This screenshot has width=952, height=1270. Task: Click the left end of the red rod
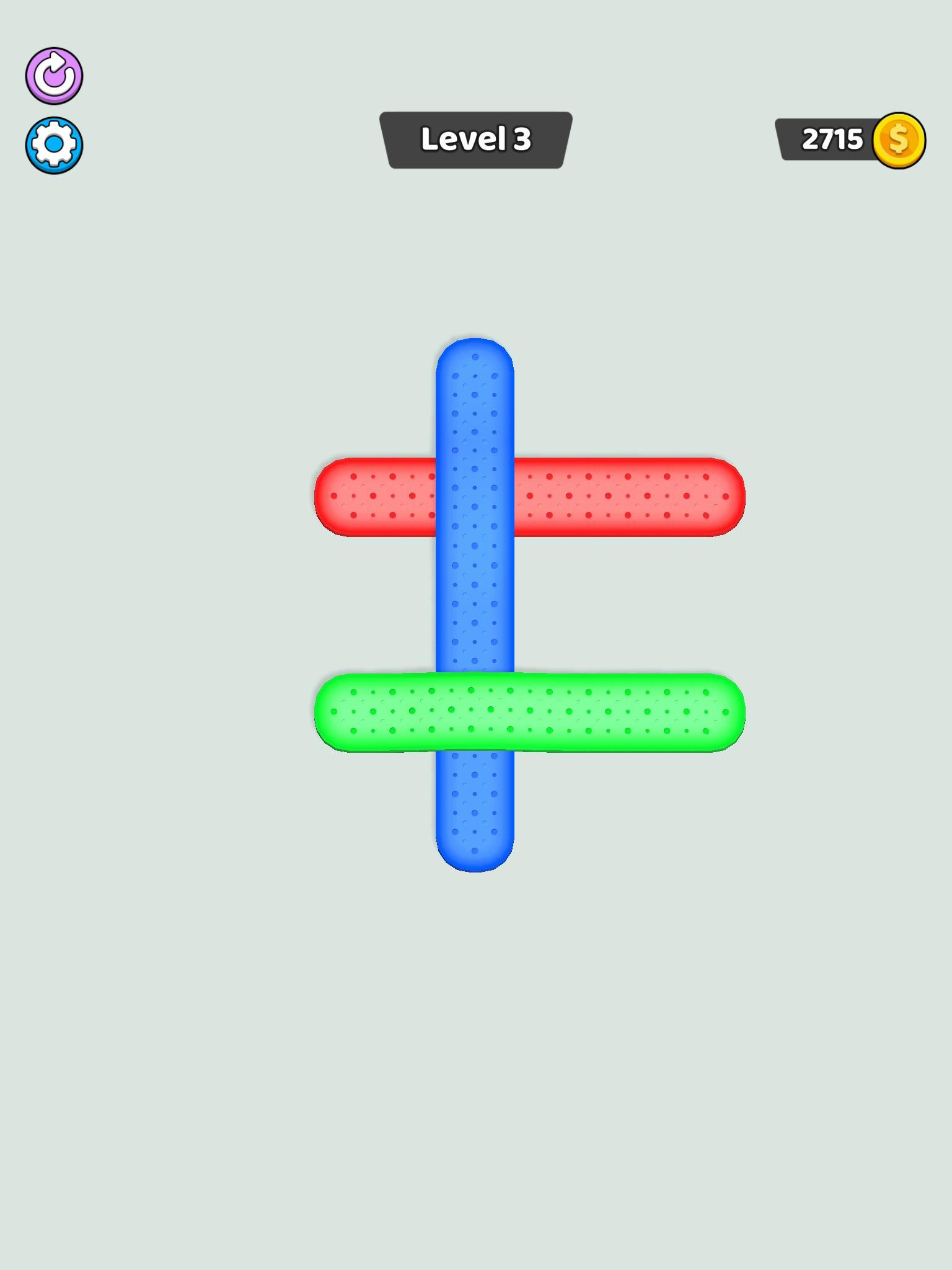tap(347, 496)
